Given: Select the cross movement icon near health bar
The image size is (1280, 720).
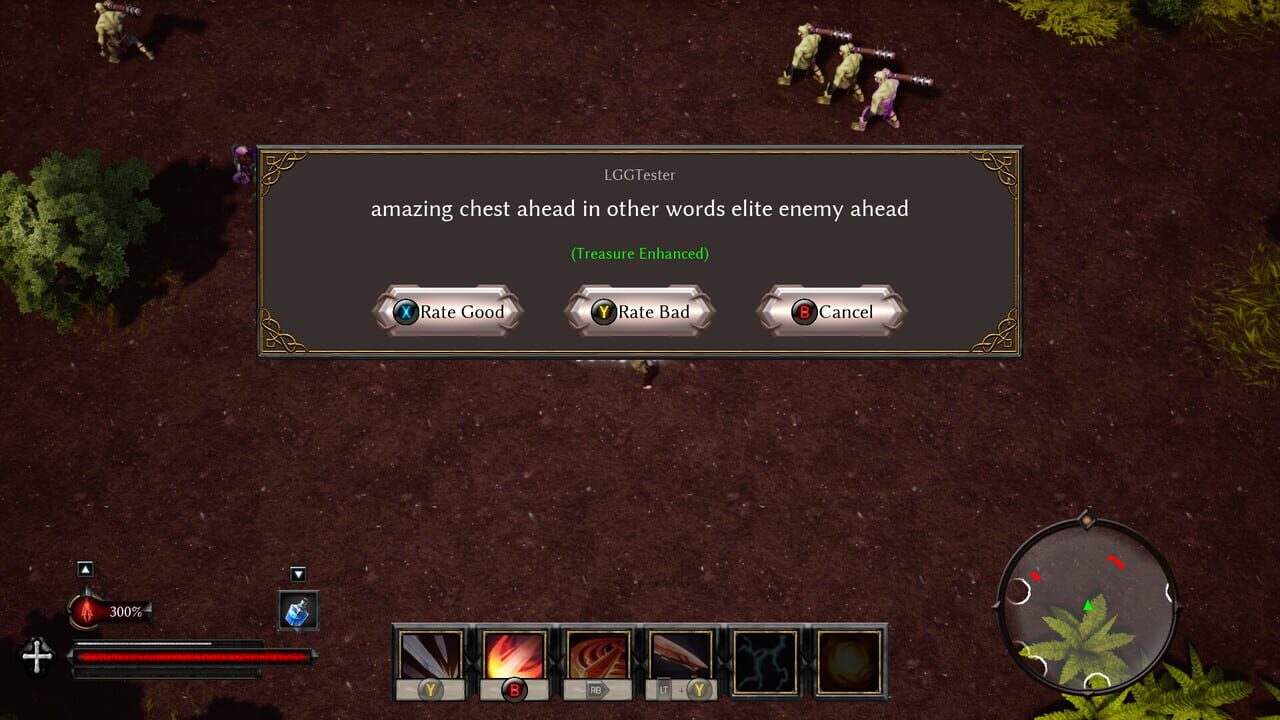Looking at the screenshot, I should pyautogui.click(x=37, y=657).
